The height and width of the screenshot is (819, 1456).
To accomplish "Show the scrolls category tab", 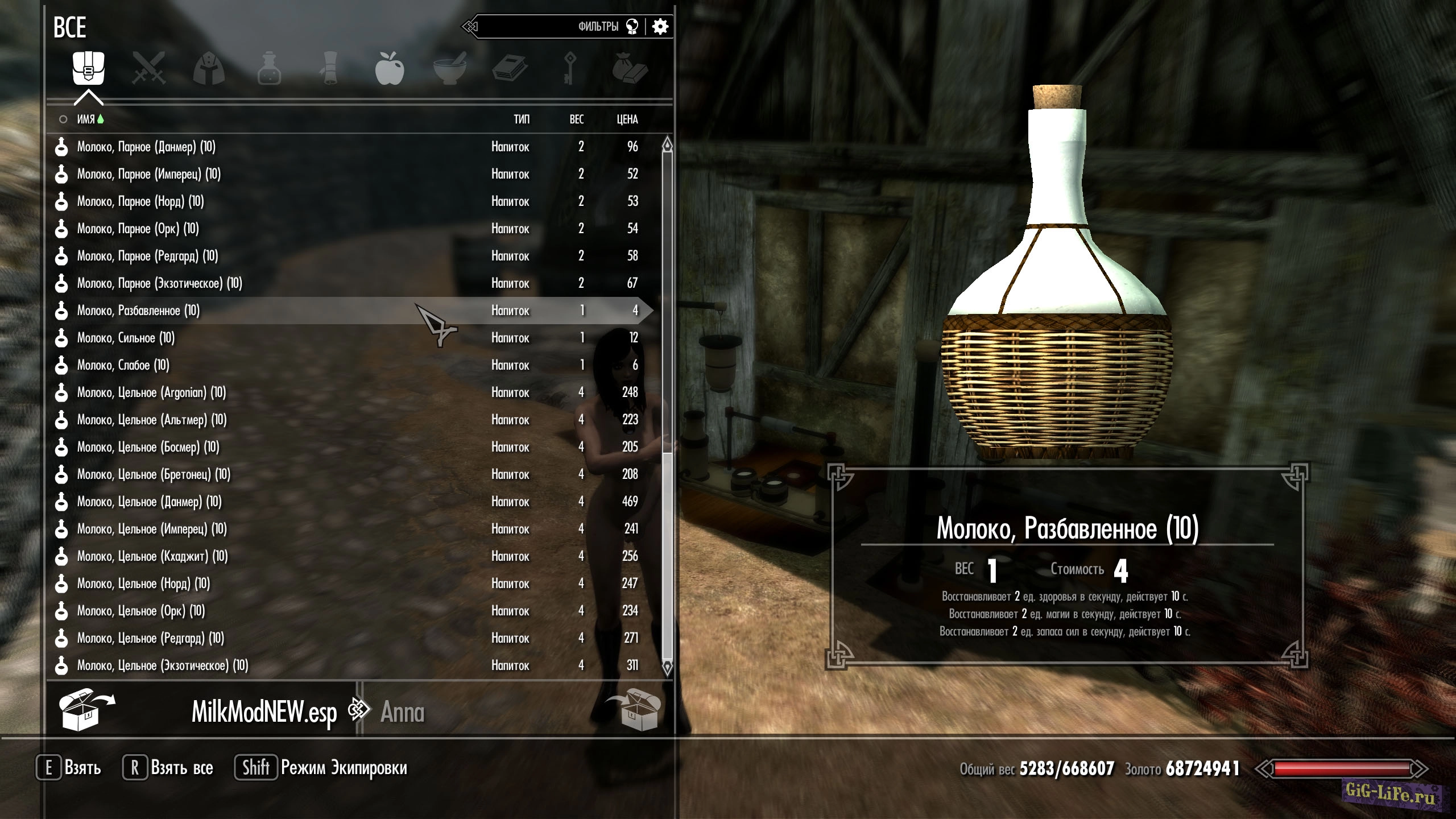I will 329,69.
